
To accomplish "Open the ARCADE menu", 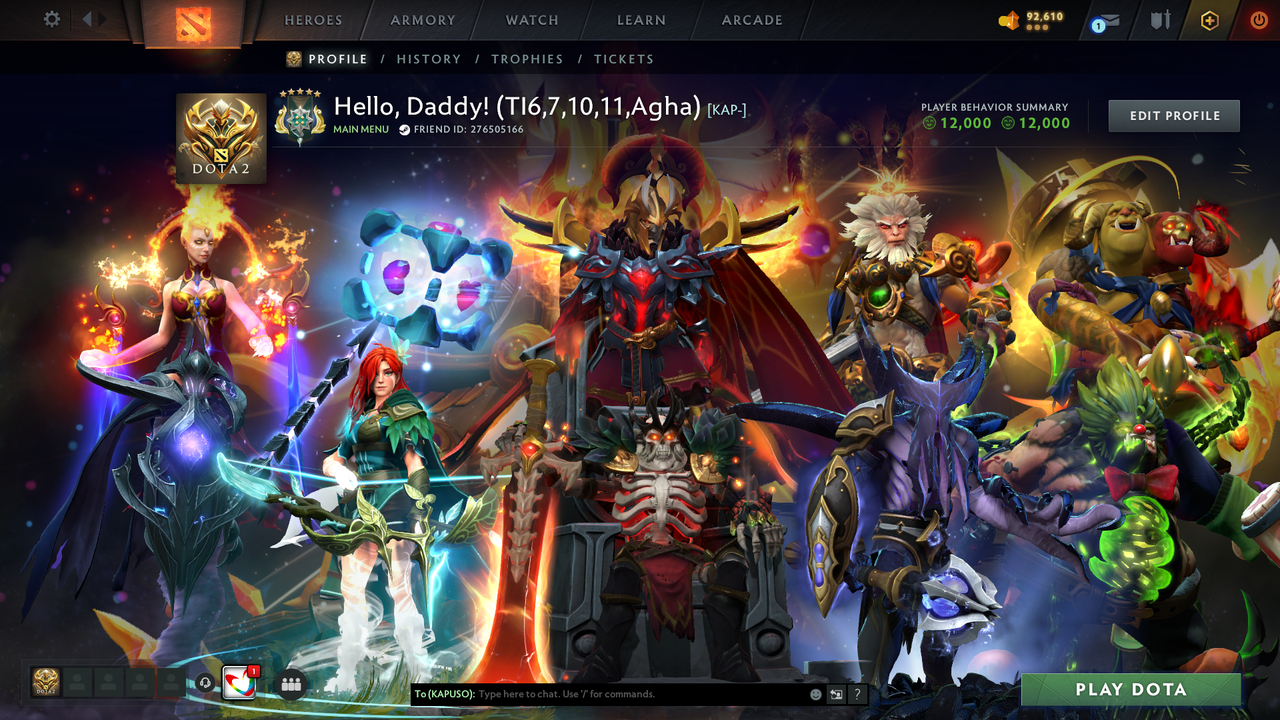I will (x=750, y=20).
